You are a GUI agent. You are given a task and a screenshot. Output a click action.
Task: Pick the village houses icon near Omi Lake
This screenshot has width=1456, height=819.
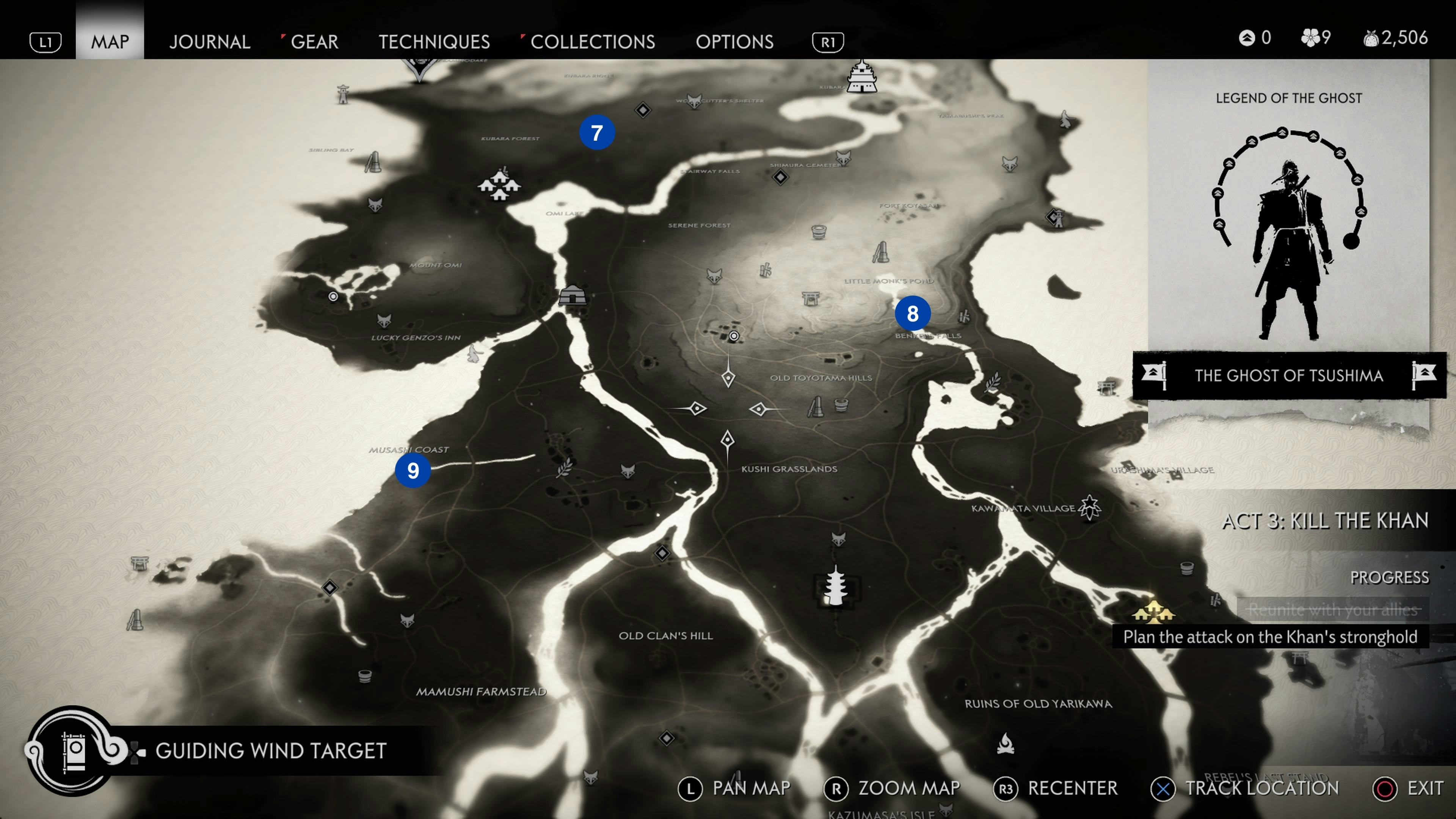tap(499, 184)
